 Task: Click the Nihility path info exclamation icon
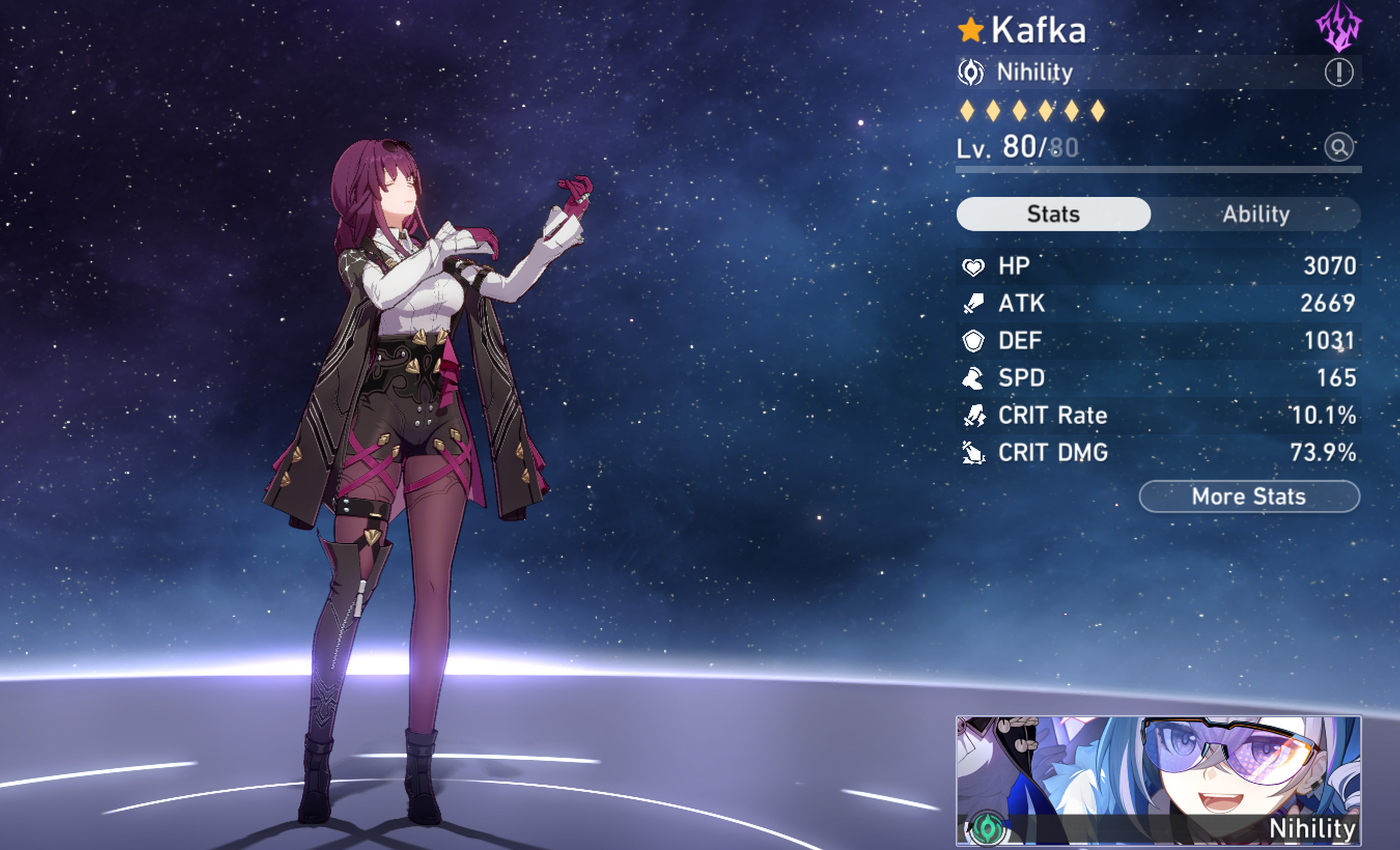(1339, 73)
